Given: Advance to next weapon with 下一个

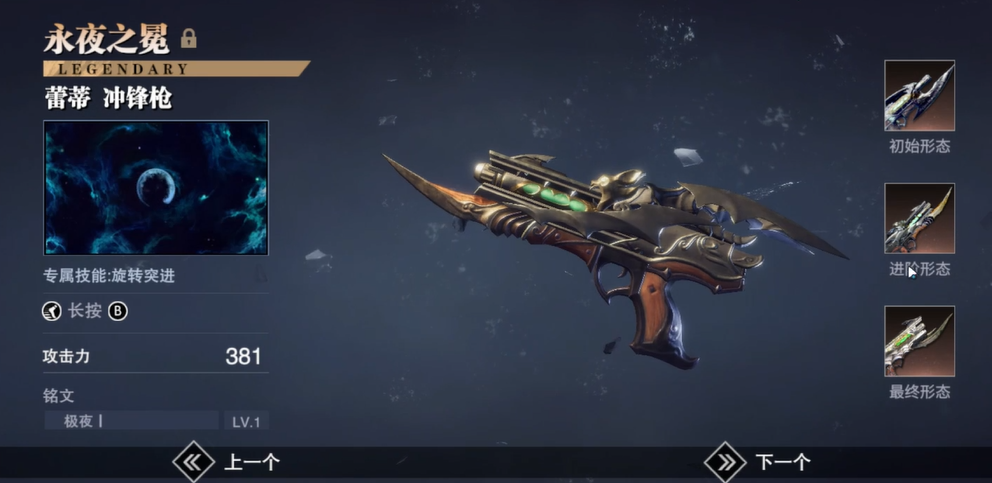Looking at the screenshot, I should 758,461.
